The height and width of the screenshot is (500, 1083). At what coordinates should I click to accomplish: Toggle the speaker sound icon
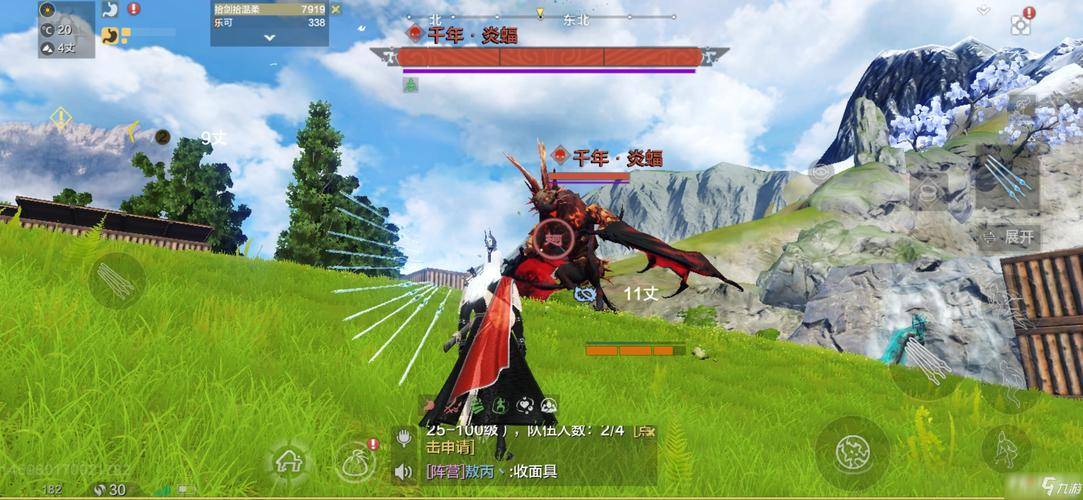tap(405, 471)
